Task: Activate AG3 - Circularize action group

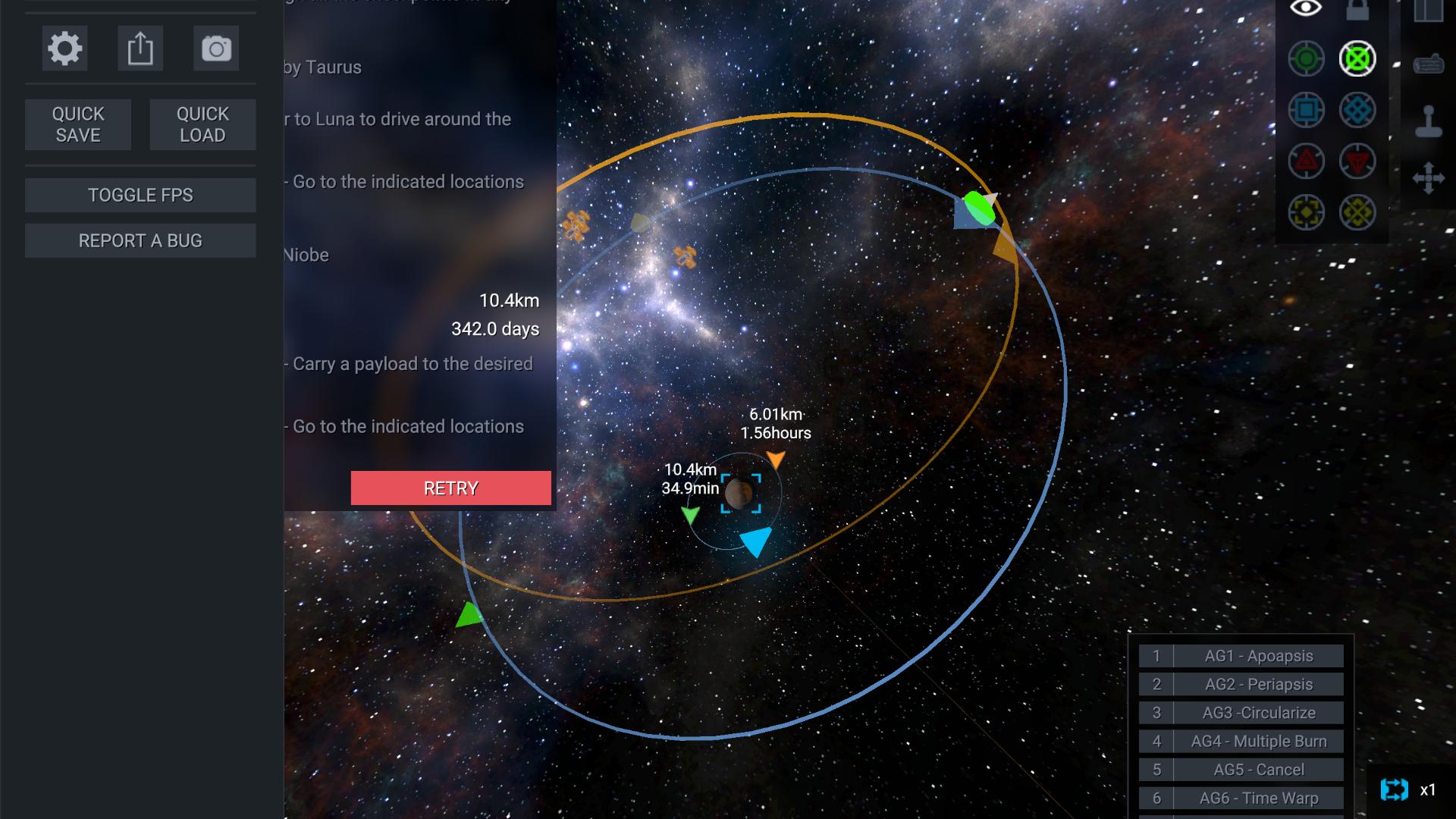Action: point(1258,713)
